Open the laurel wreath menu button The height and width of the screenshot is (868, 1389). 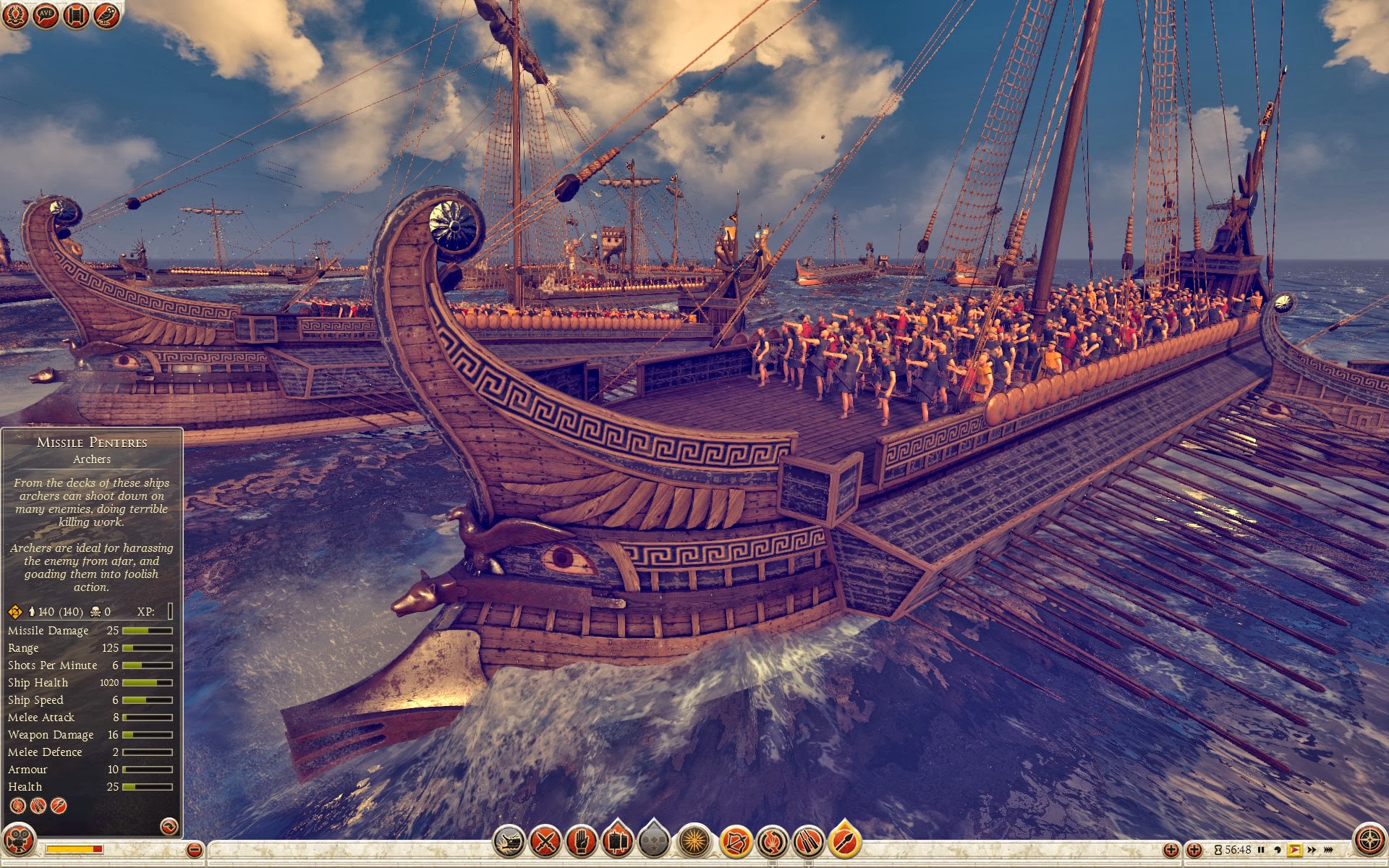14,15
